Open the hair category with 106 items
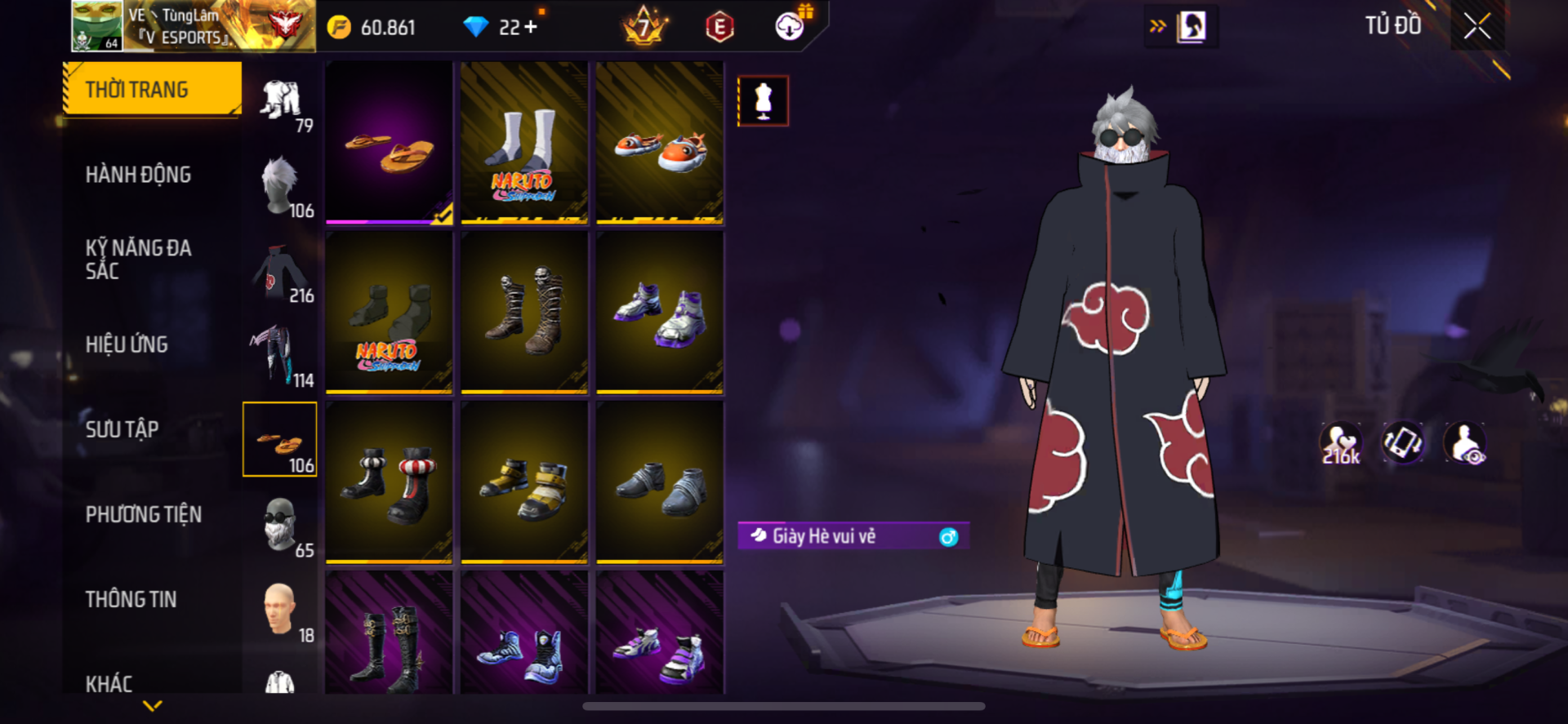Screen dimensions: 1568x724 tap(280, 186)
